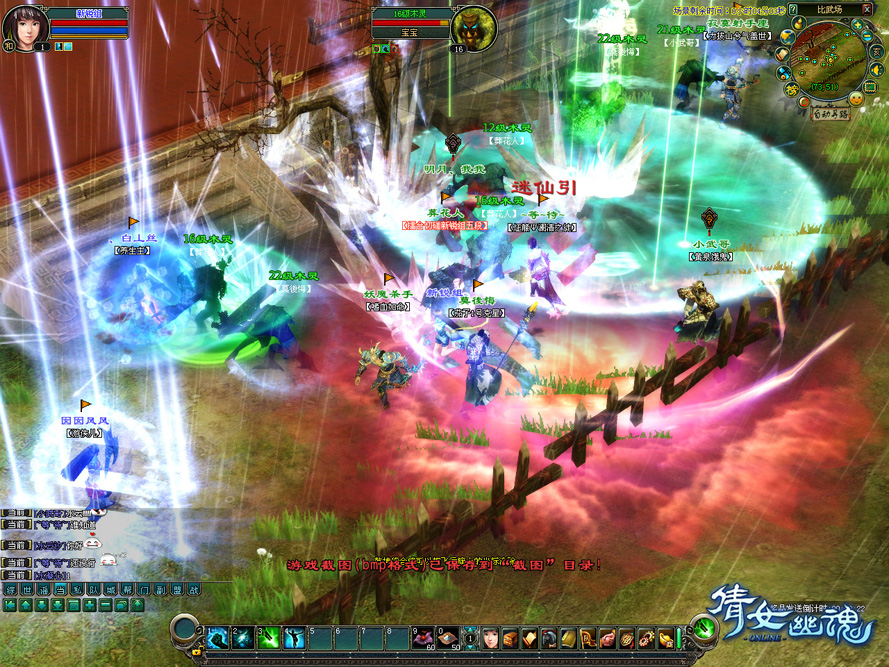Screen dimensions: 889x667
Task: Click the yellow smiley face icon
Action: (x=857, y=98)
